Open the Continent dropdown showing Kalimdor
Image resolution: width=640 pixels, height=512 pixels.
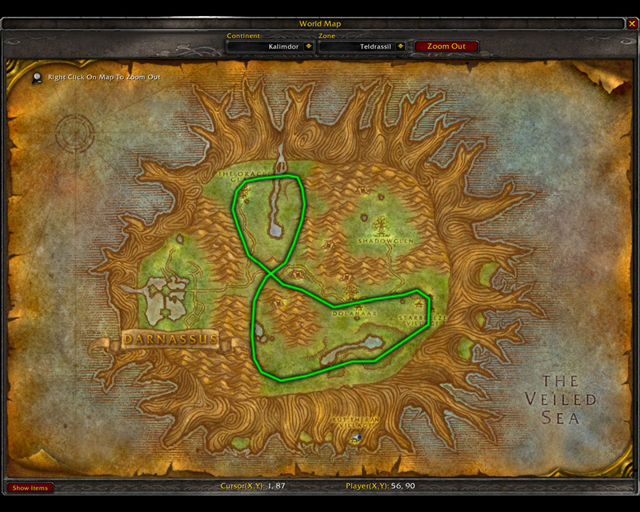click(x=308, y=46)
